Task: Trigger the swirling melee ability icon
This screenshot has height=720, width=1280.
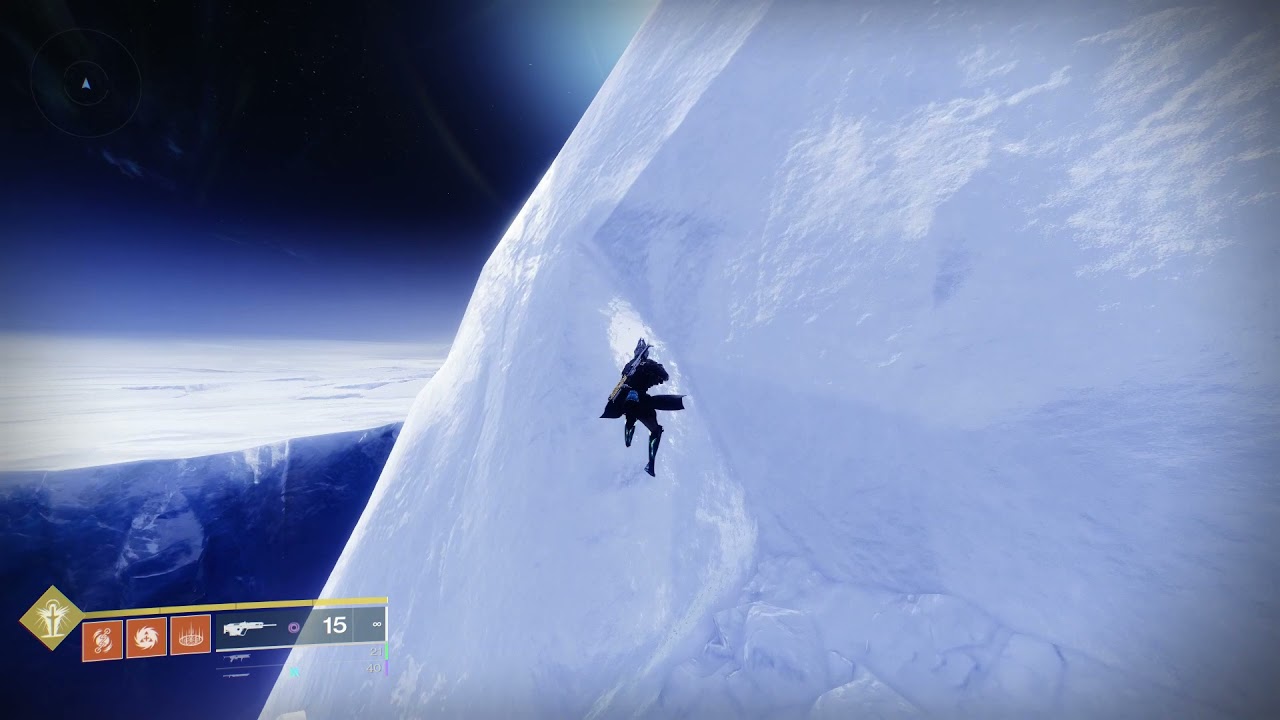Action: tap(146, 637)
